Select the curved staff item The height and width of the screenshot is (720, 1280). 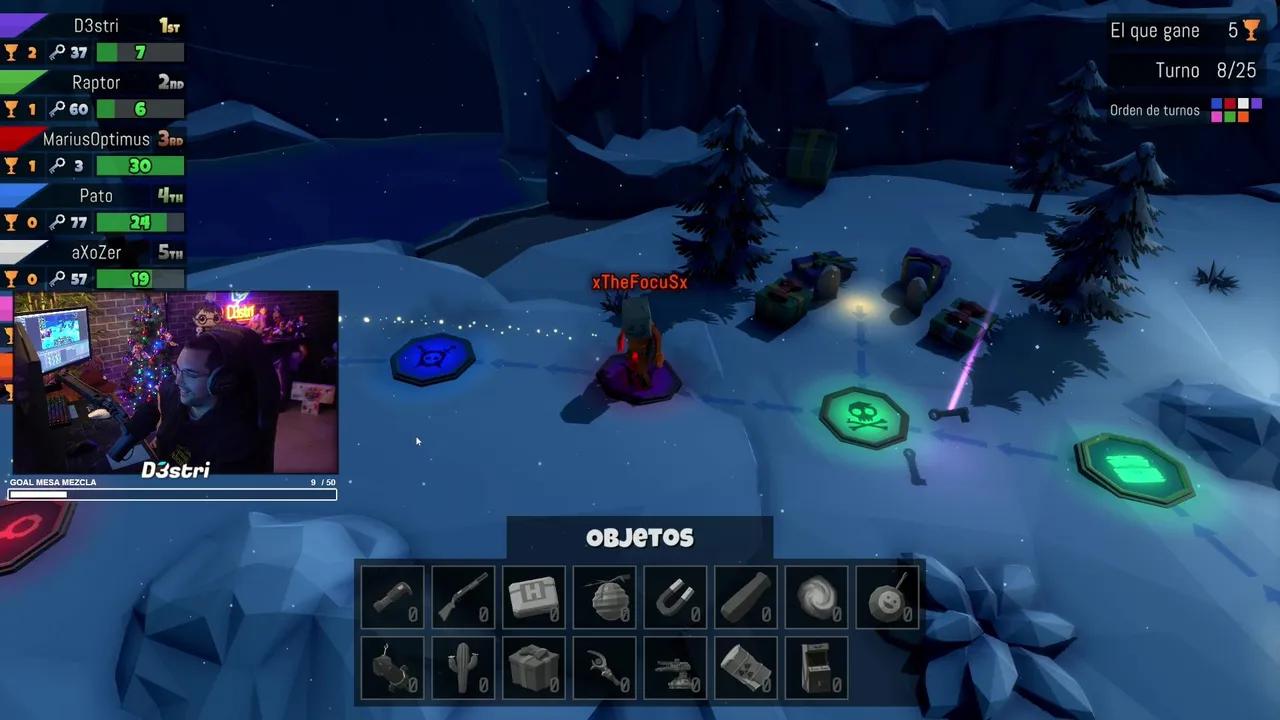pos(605,667)
